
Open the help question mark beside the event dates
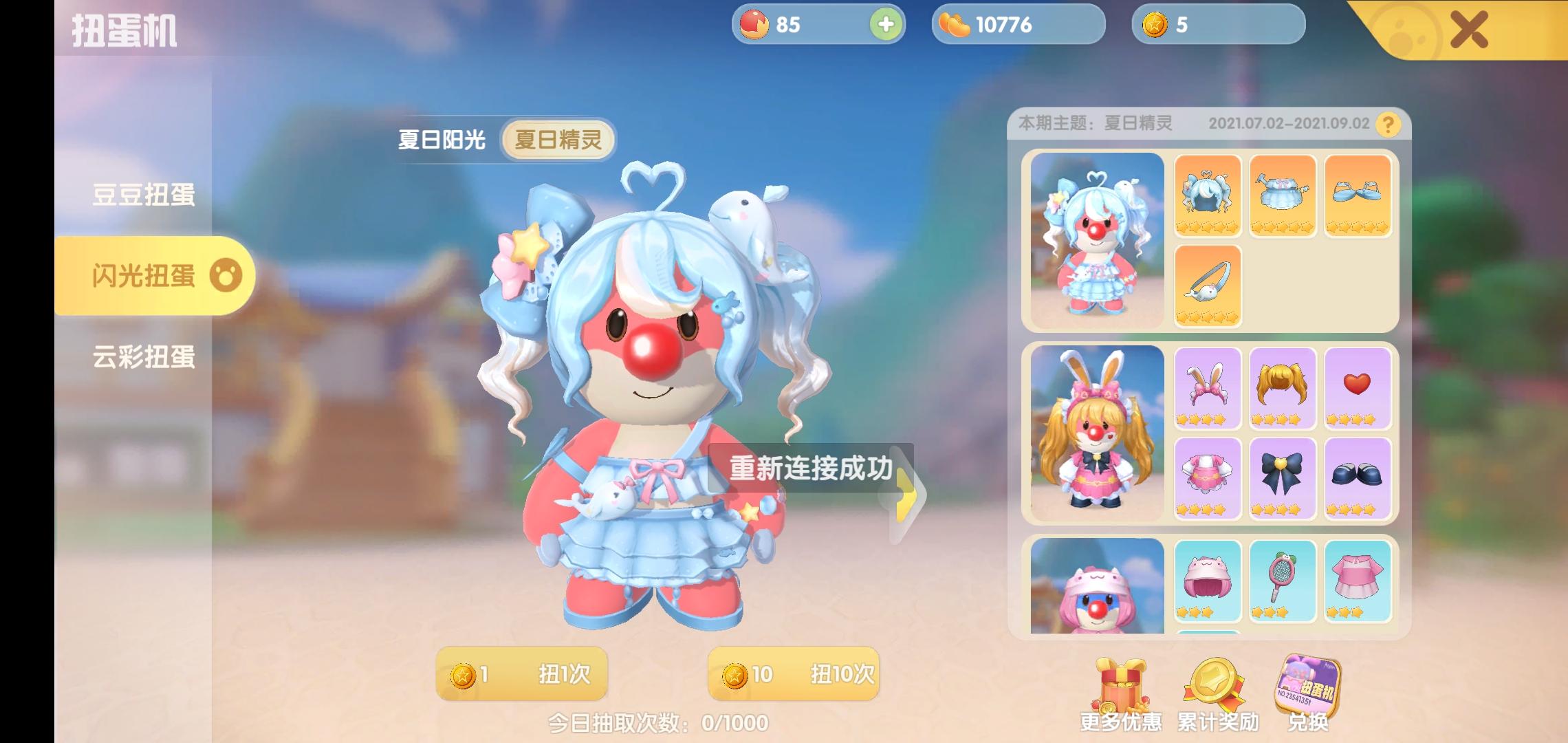click(x=1389, y=125)
